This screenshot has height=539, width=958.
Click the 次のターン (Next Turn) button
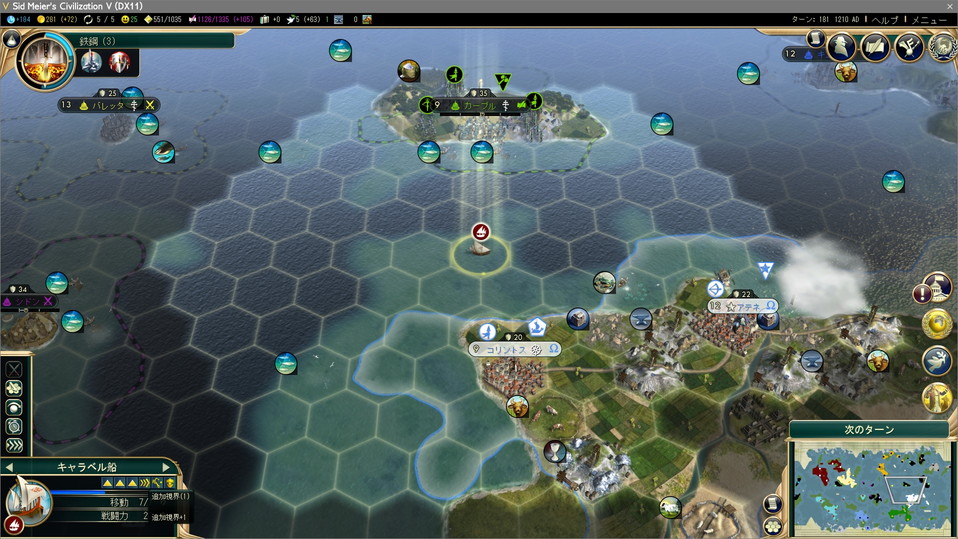pyautogui.click(x=866, y=430)
